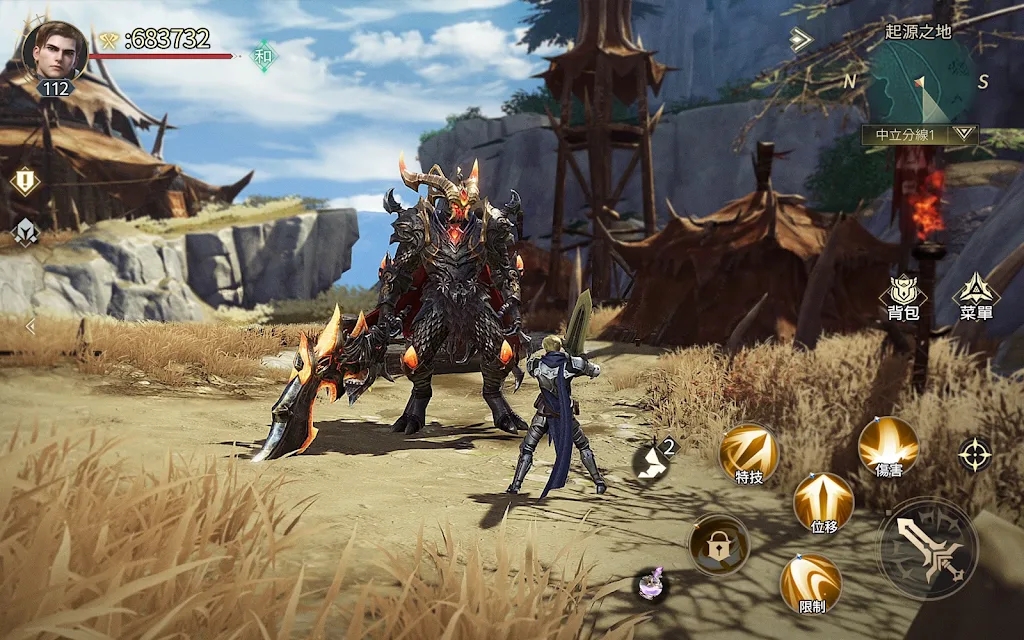The width and height of the screenshot is (1024, 640).
Task: Attack with the main sword button
Action: (927, 549)
